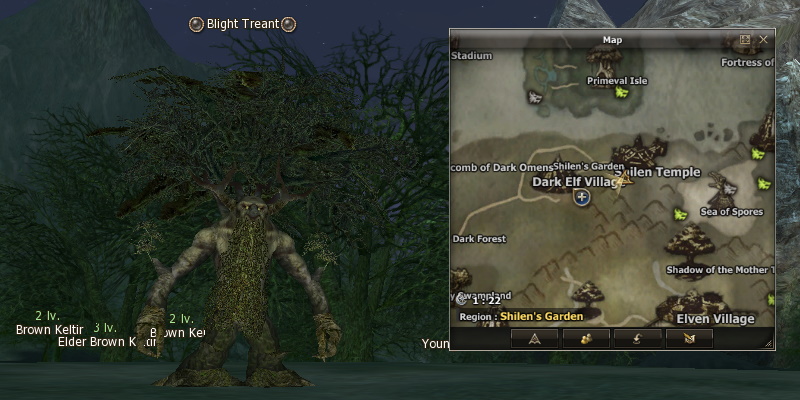The width and height of the screenshot is (800, 400).
Task: Click the Primeval Isle location on map
Action: (616, 82)
